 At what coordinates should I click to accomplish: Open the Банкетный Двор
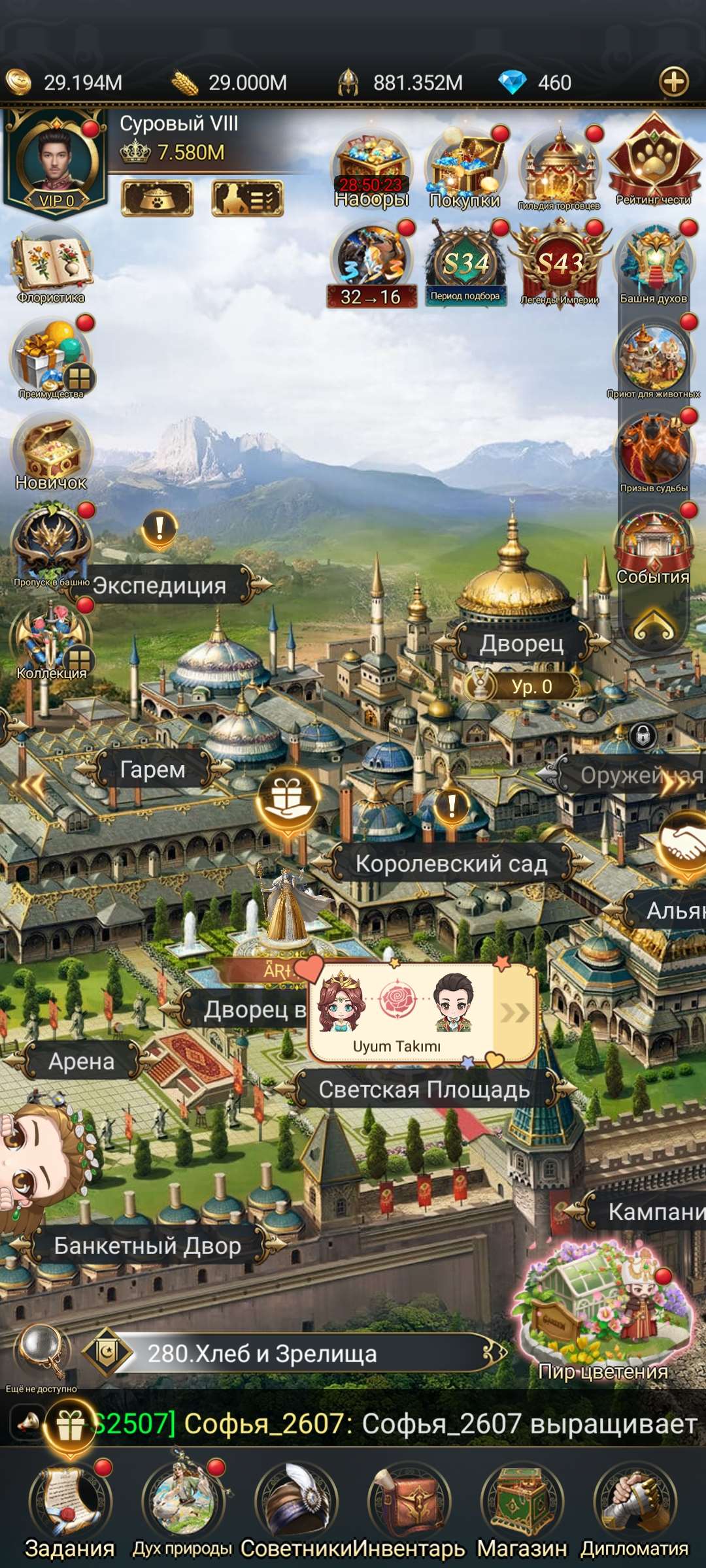coord(147,1245)
